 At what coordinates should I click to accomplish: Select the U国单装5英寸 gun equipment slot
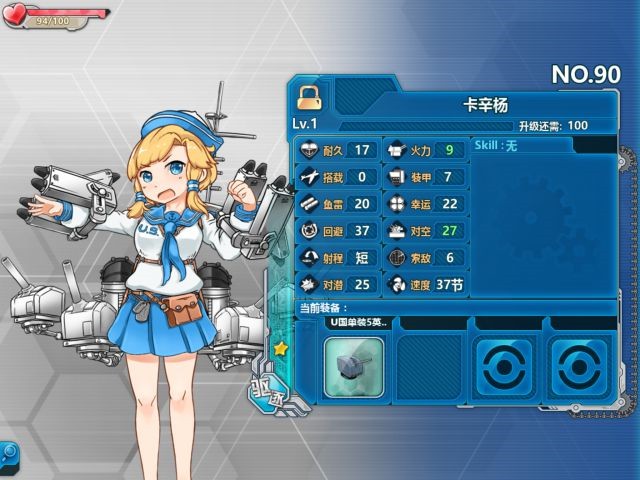pyautogui.click(x=354, y=367)
